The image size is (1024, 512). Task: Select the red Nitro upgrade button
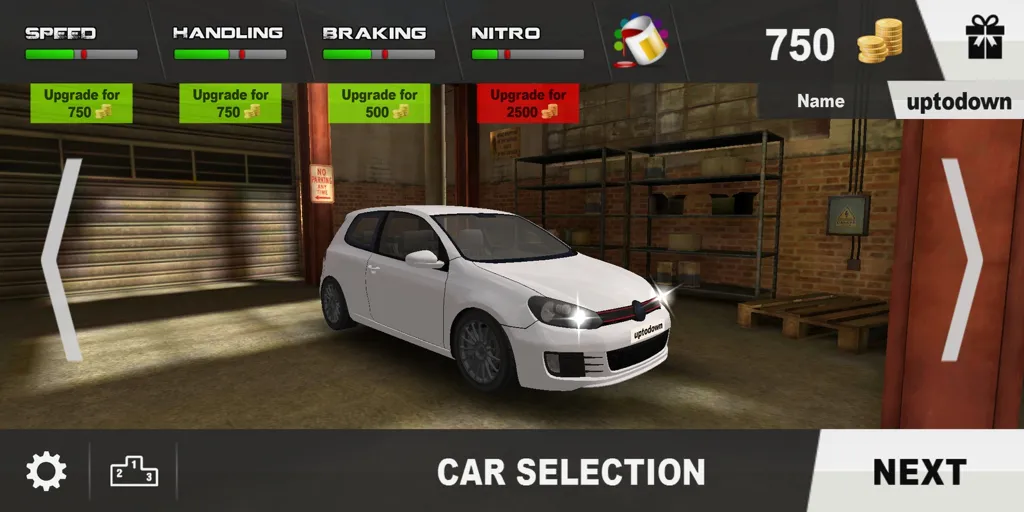pos(528,104)
